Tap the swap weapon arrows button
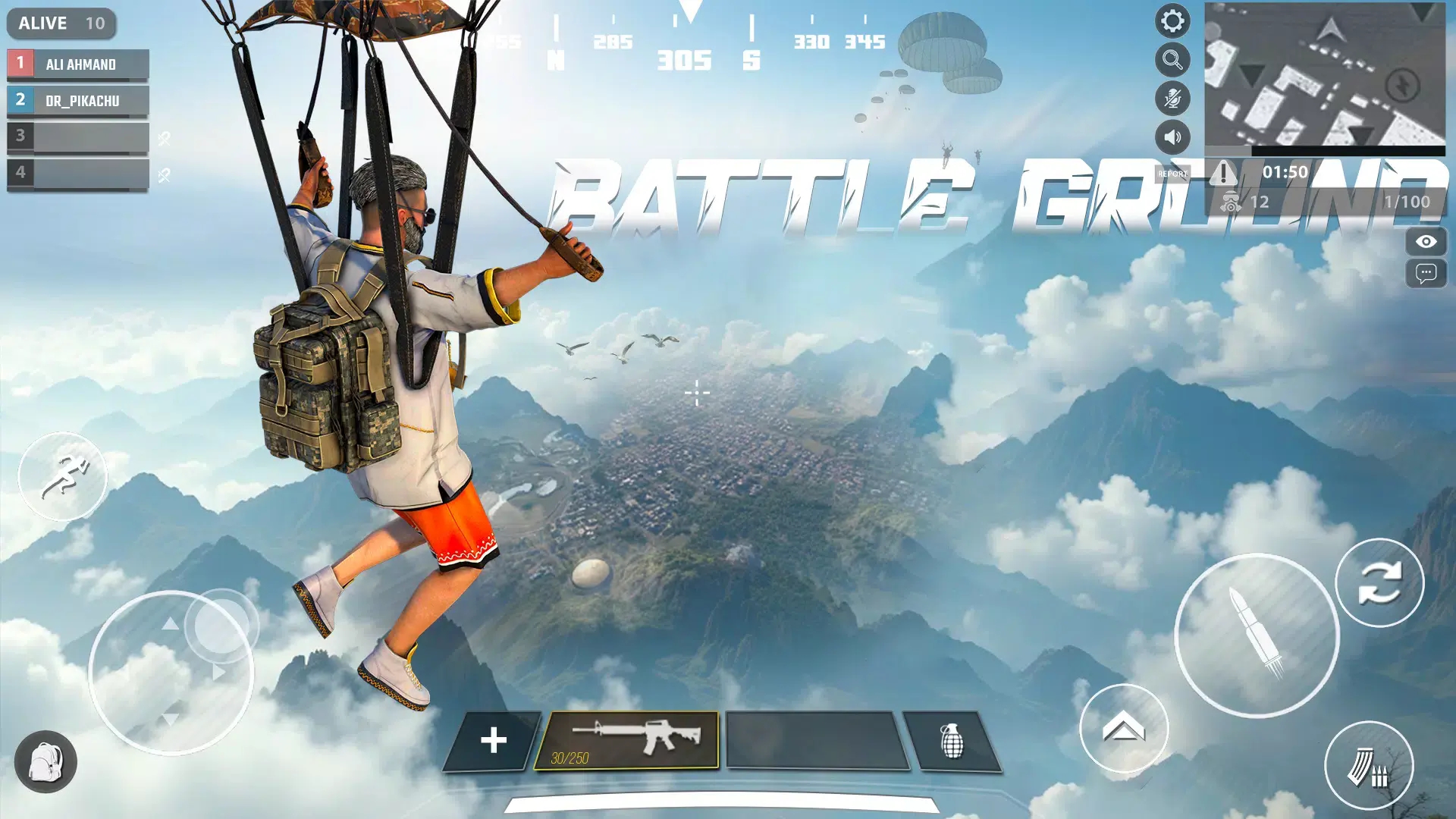 point(1379,582)
